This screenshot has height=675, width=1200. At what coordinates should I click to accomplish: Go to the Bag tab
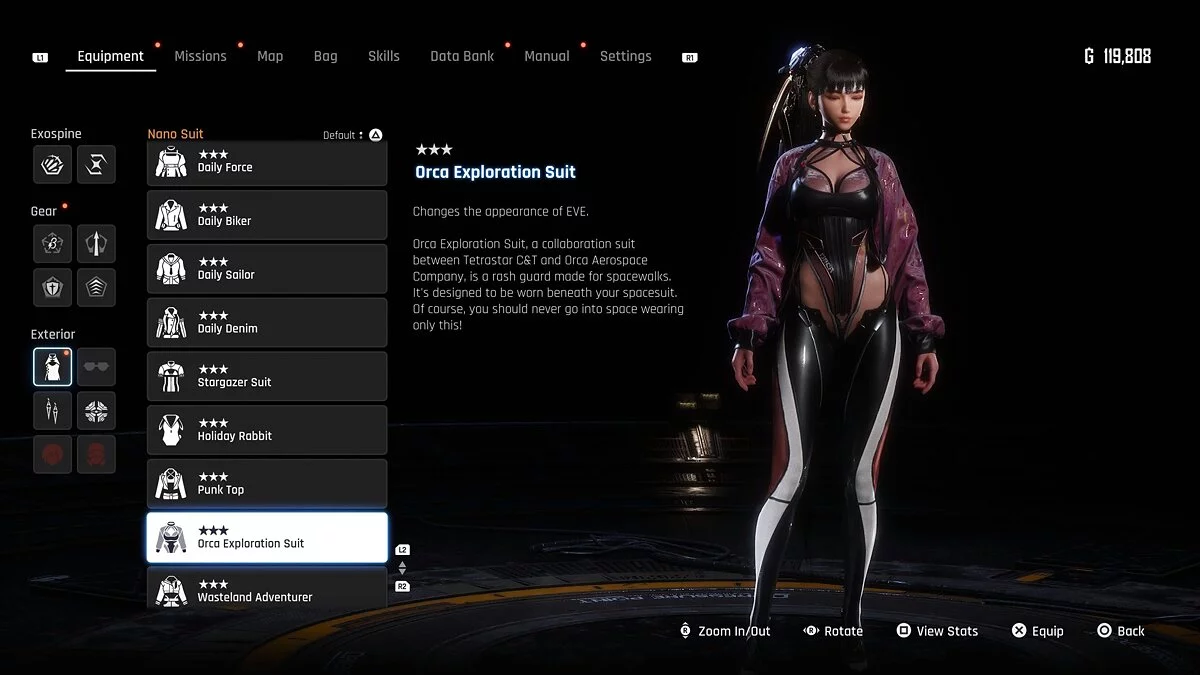(x=325, y=56)
